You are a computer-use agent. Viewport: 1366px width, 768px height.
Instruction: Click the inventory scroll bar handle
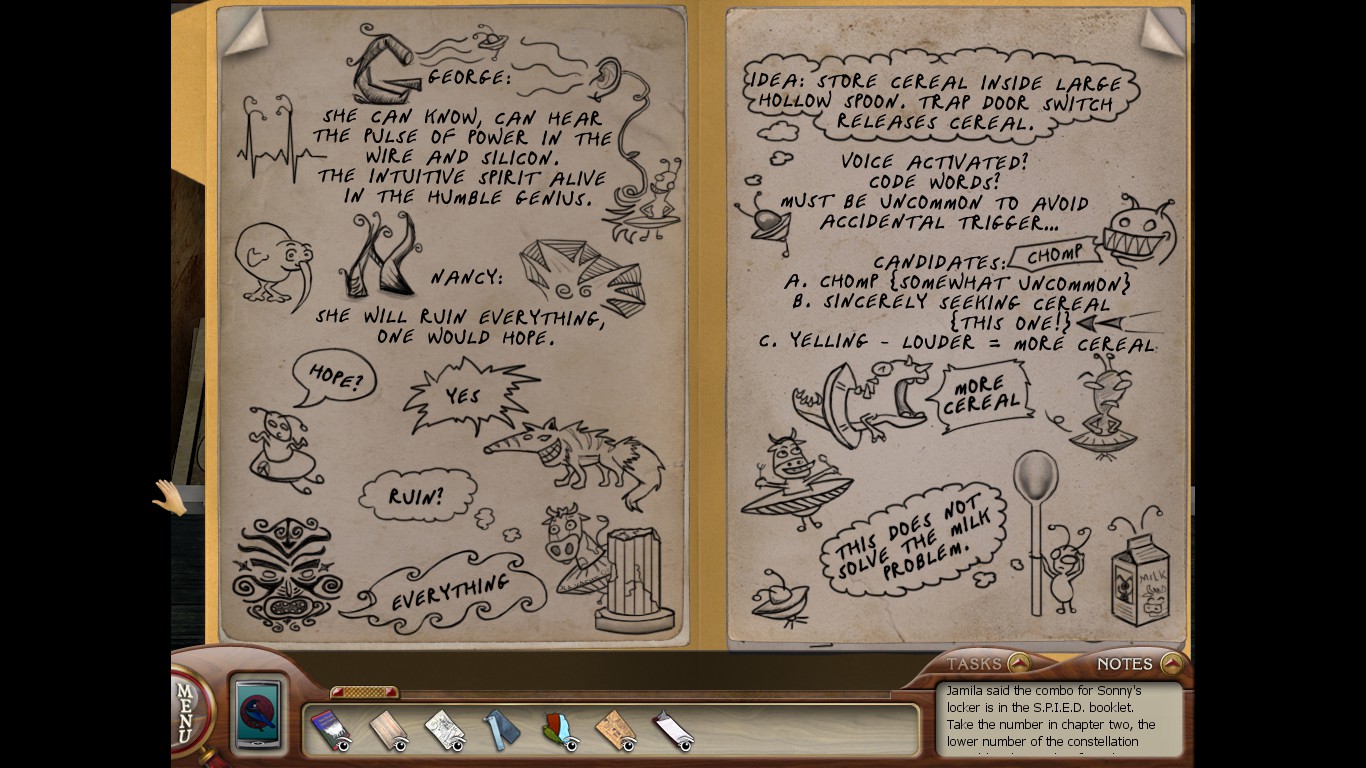pyautogui.click(x=364, y=692)
